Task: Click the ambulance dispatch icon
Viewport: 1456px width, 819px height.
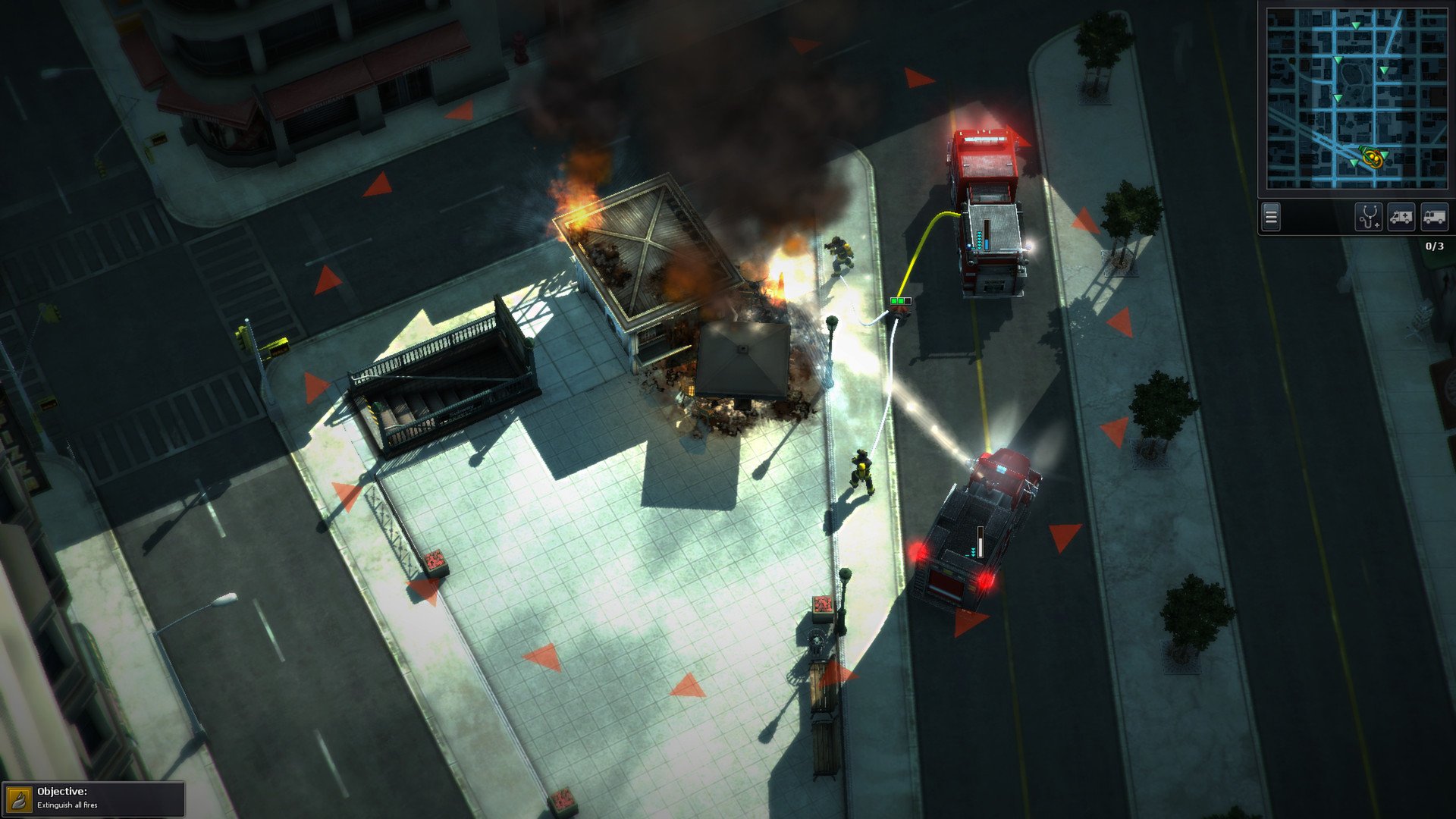Action: click(1401, 215)
